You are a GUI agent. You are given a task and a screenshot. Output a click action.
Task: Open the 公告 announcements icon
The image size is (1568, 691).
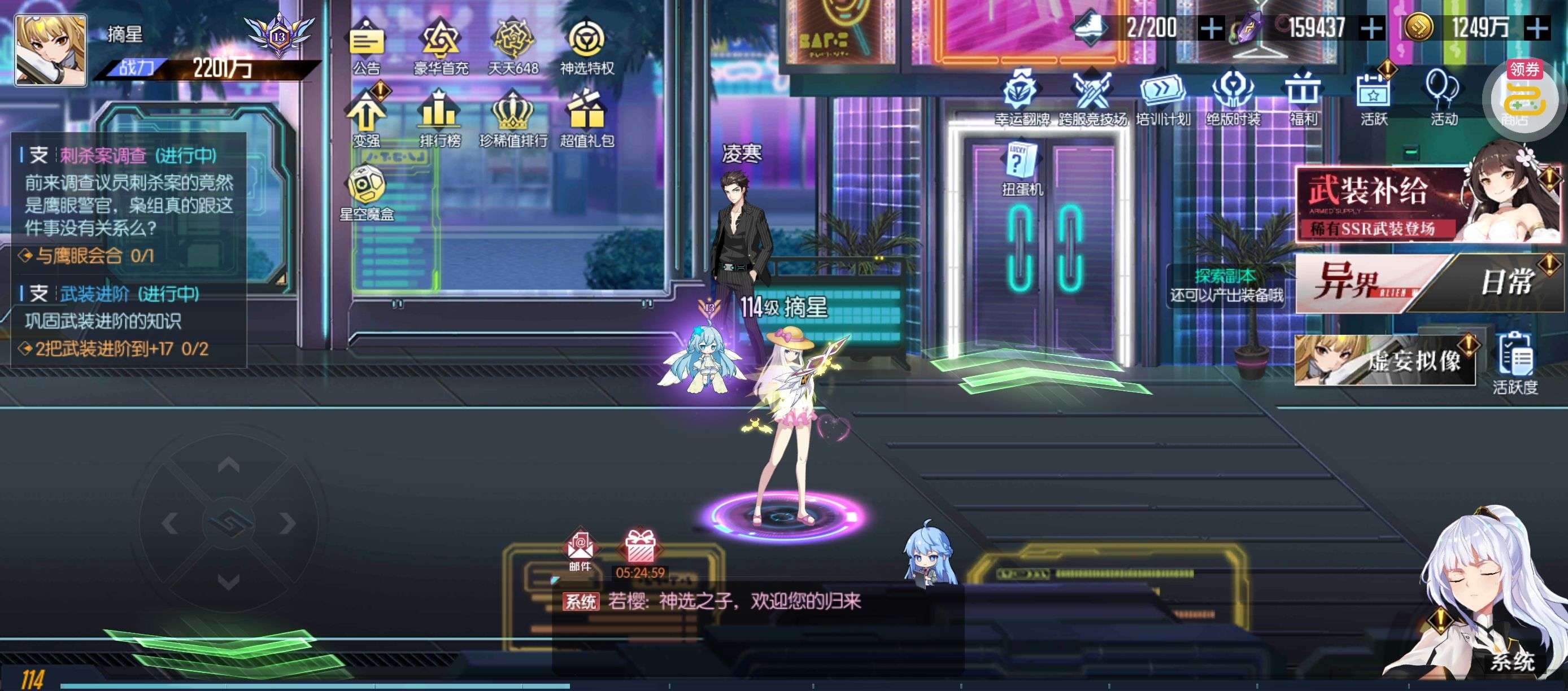click(x=367, y=45)
